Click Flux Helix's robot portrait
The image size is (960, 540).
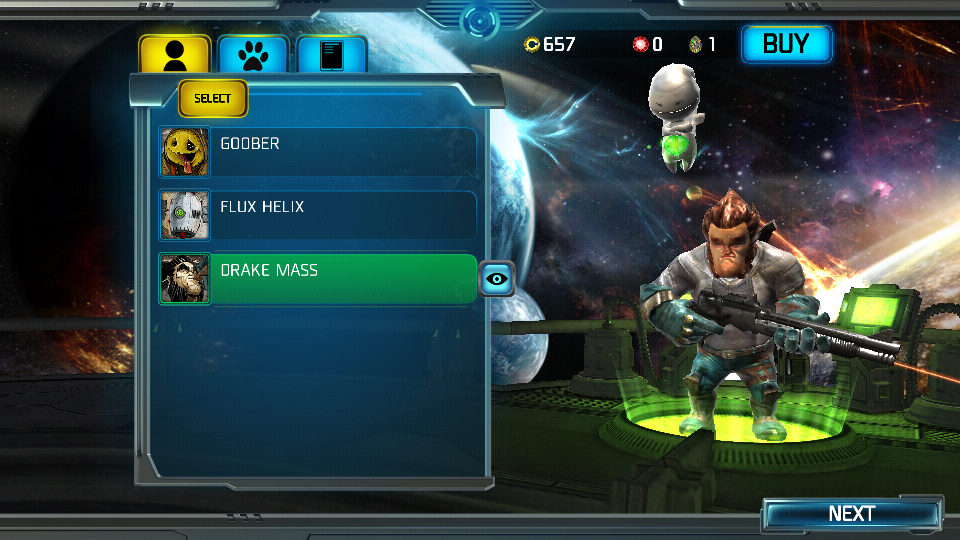click(x=185, y=215)
